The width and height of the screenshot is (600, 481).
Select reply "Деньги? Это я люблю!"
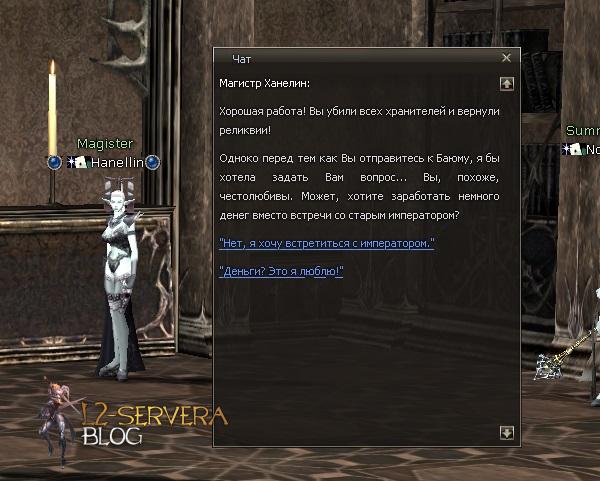click(280, 271)
